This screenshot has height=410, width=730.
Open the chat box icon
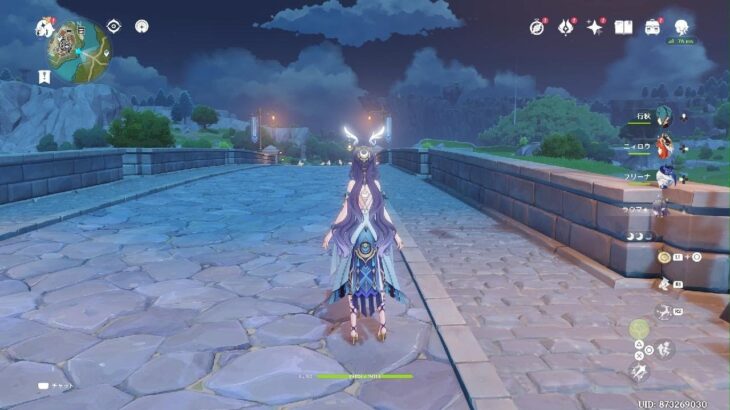tap(45, 384)
